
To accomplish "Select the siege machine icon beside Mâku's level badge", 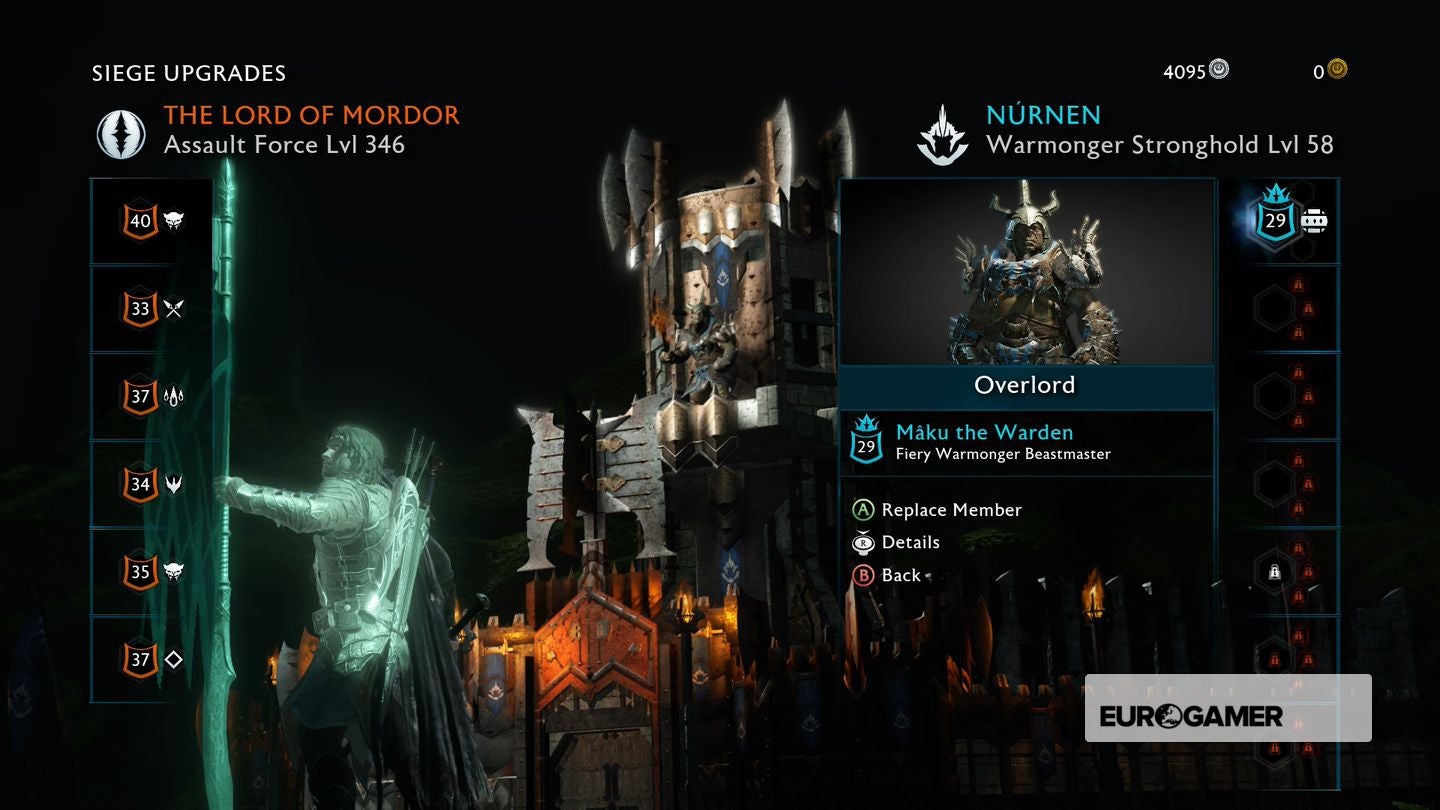I will point(1313,222).
